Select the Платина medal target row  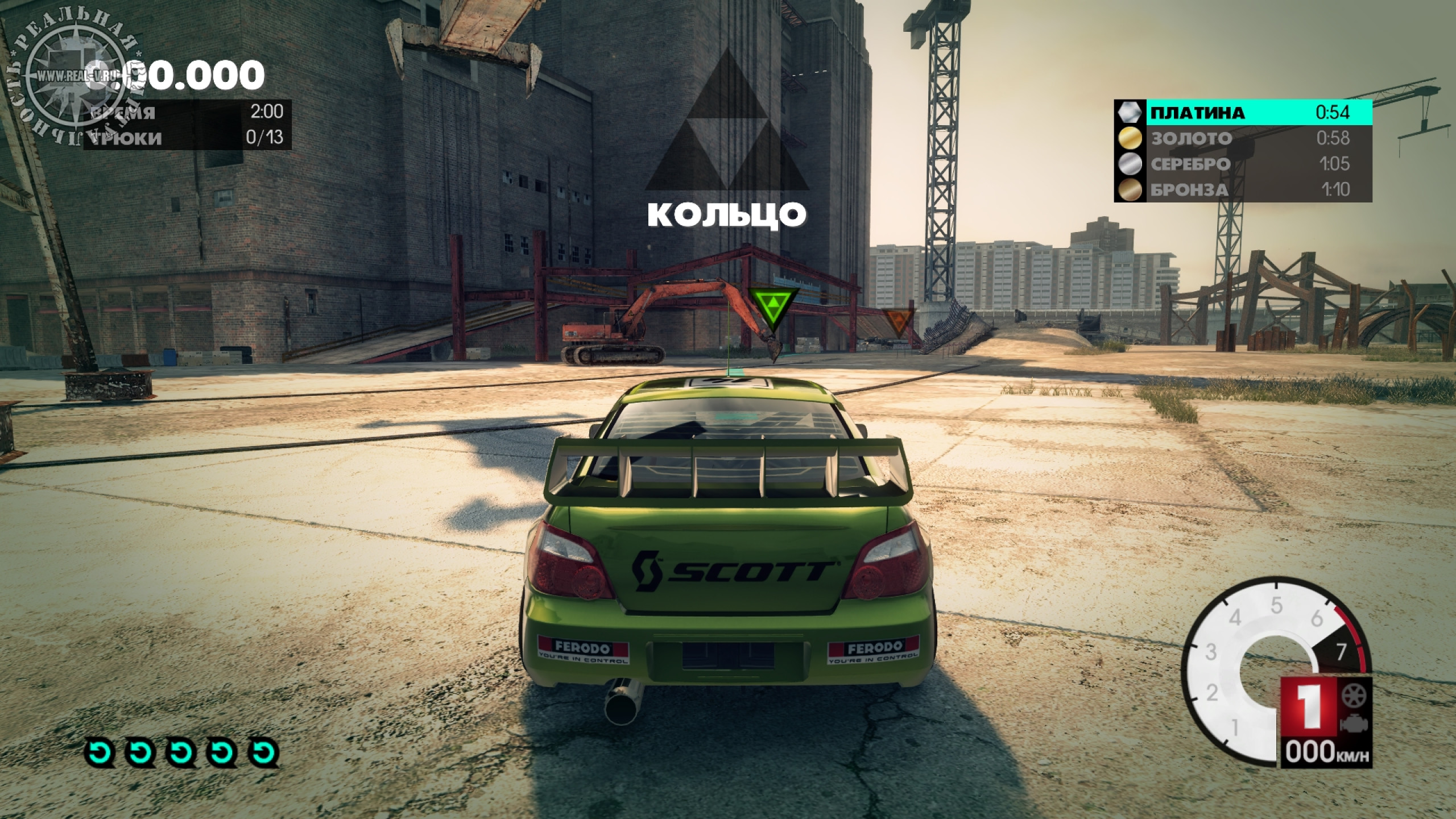coord(1243,113)
